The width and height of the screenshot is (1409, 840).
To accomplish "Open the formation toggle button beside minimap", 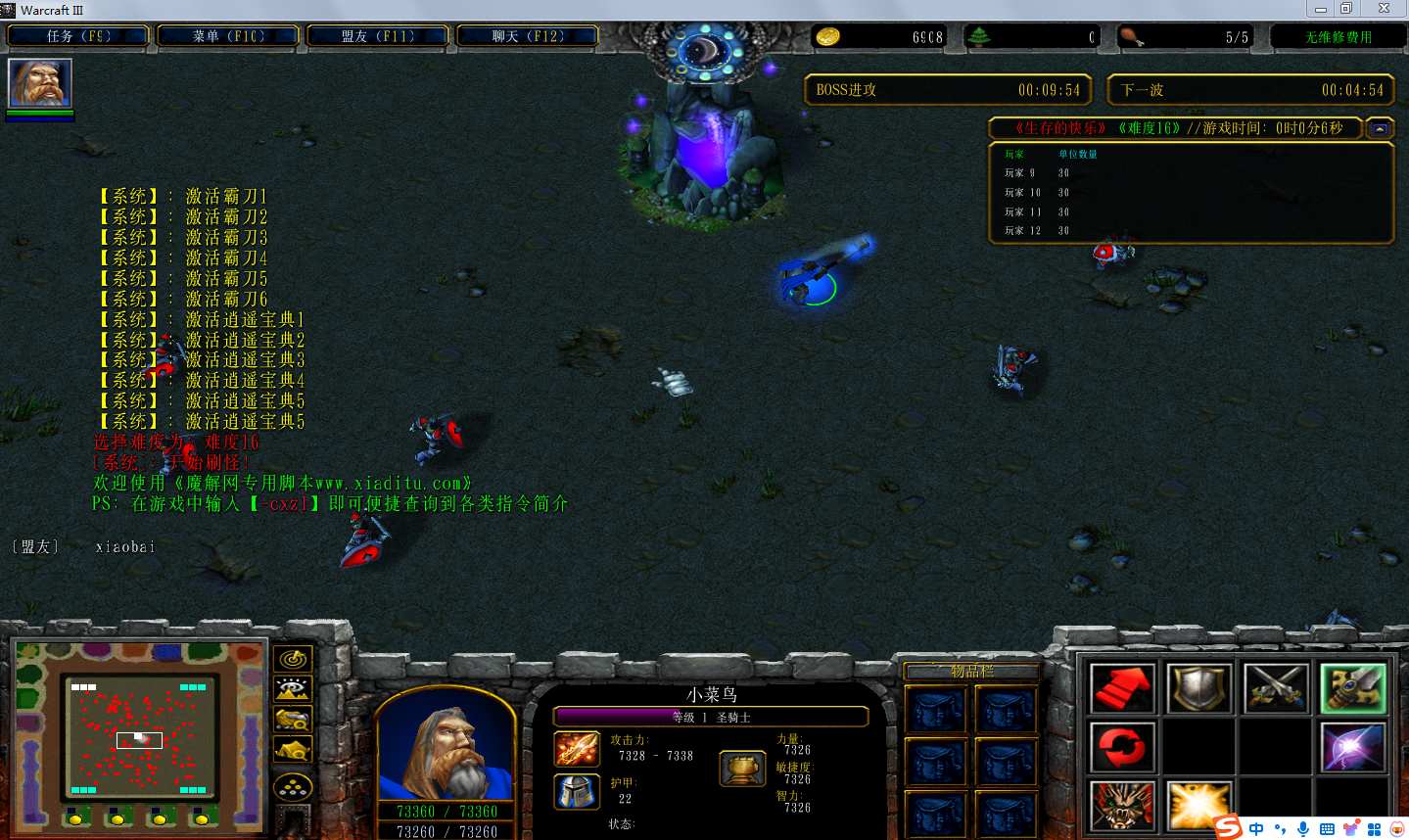I will click(292, 785).
